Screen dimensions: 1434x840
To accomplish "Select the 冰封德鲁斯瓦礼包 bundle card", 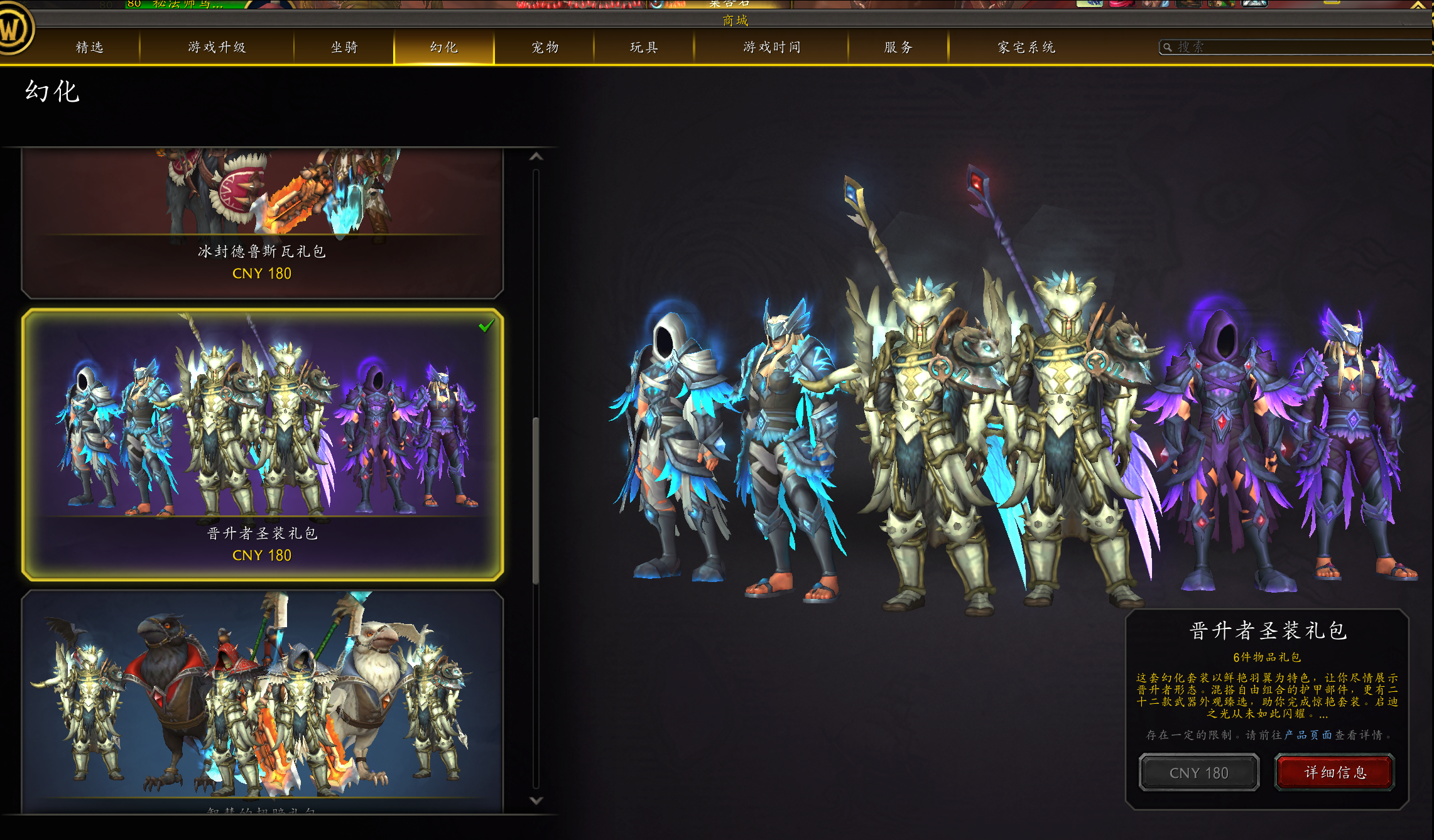I will click(262, 223).
